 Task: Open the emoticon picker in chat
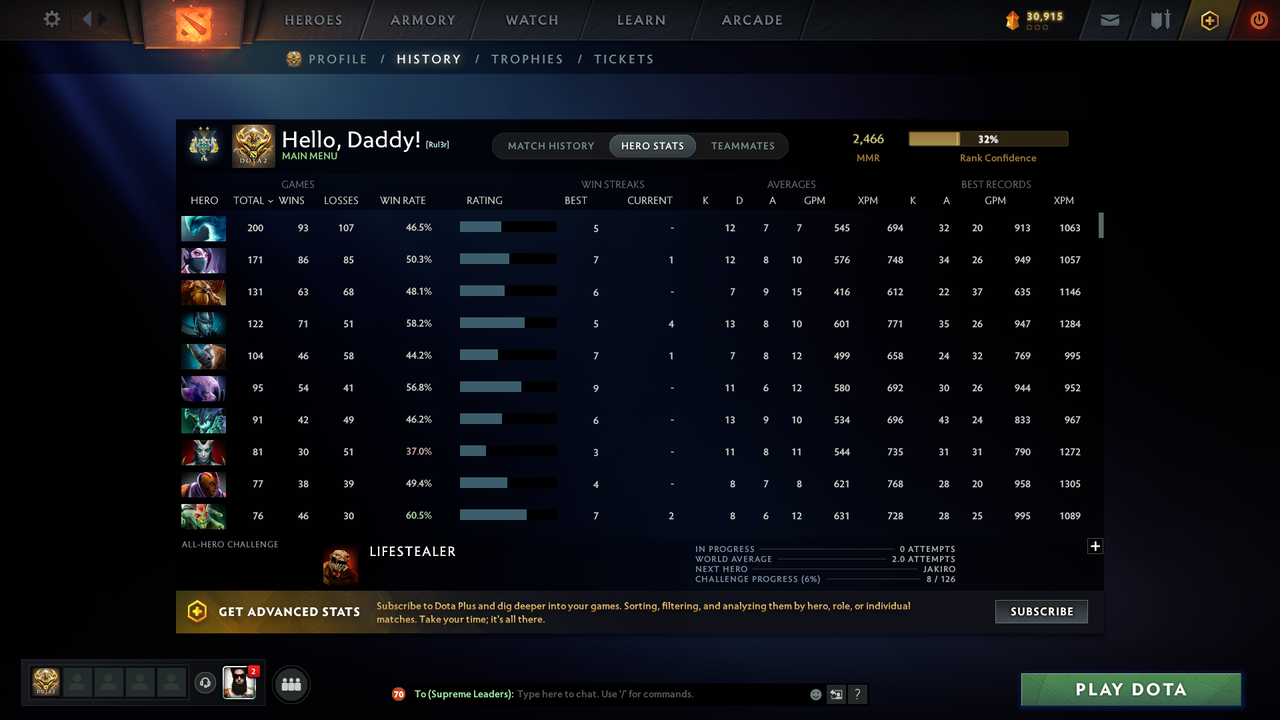pyautogui.click(x=815, y=693)
